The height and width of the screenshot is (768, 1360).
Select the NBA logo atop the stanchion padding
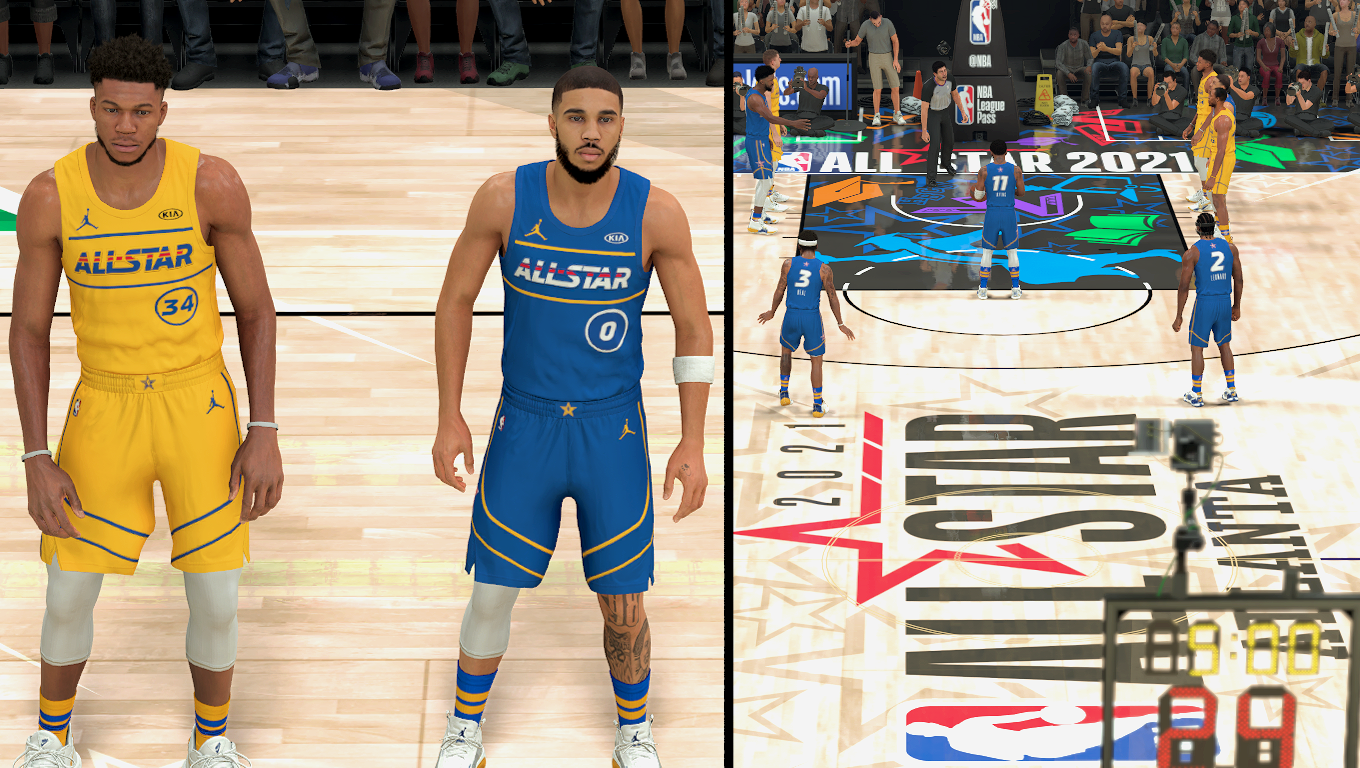pyautogui.click(x=980, y=22)
